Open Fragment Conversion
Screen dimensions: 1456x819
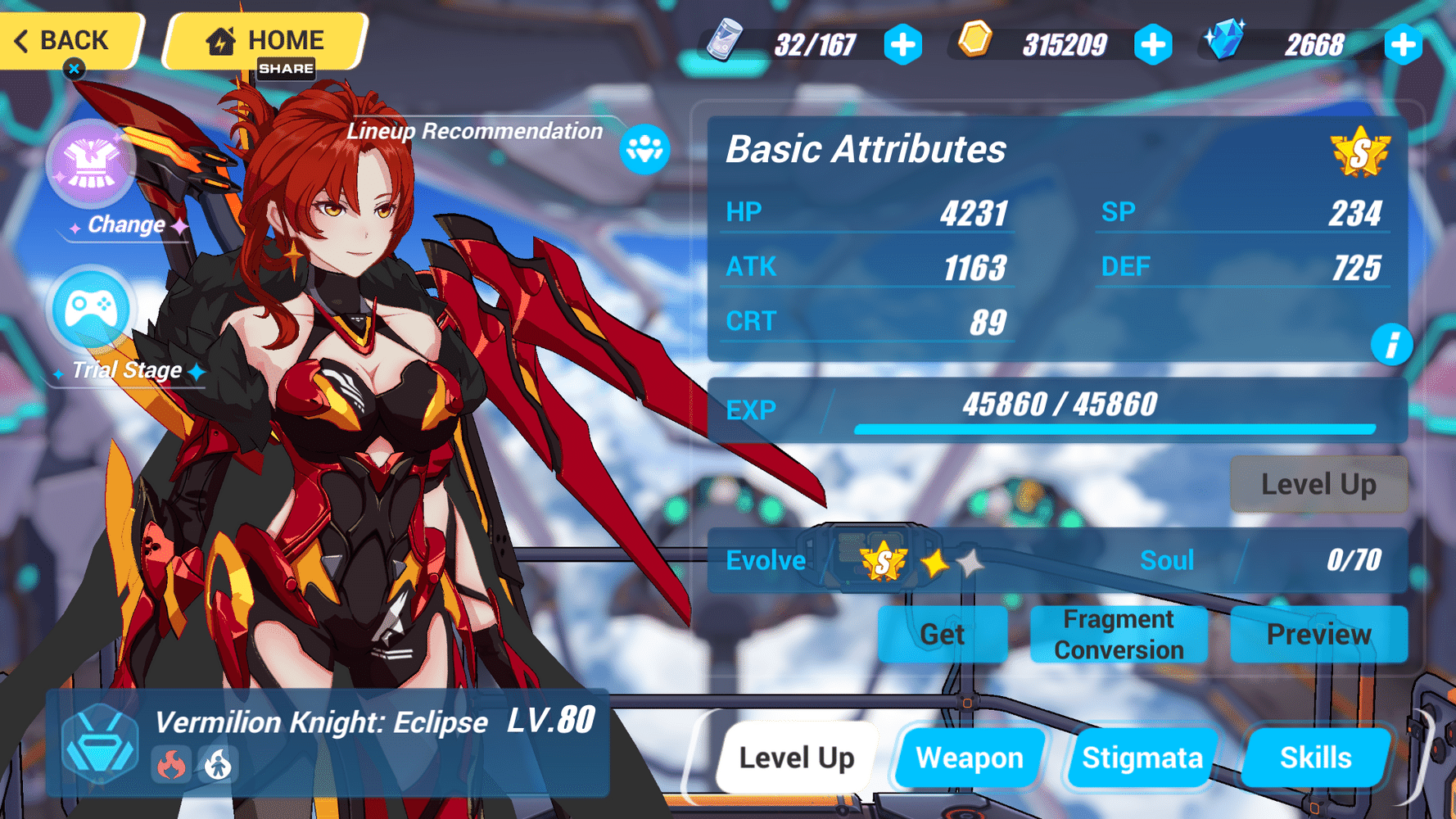[1119, 635]
